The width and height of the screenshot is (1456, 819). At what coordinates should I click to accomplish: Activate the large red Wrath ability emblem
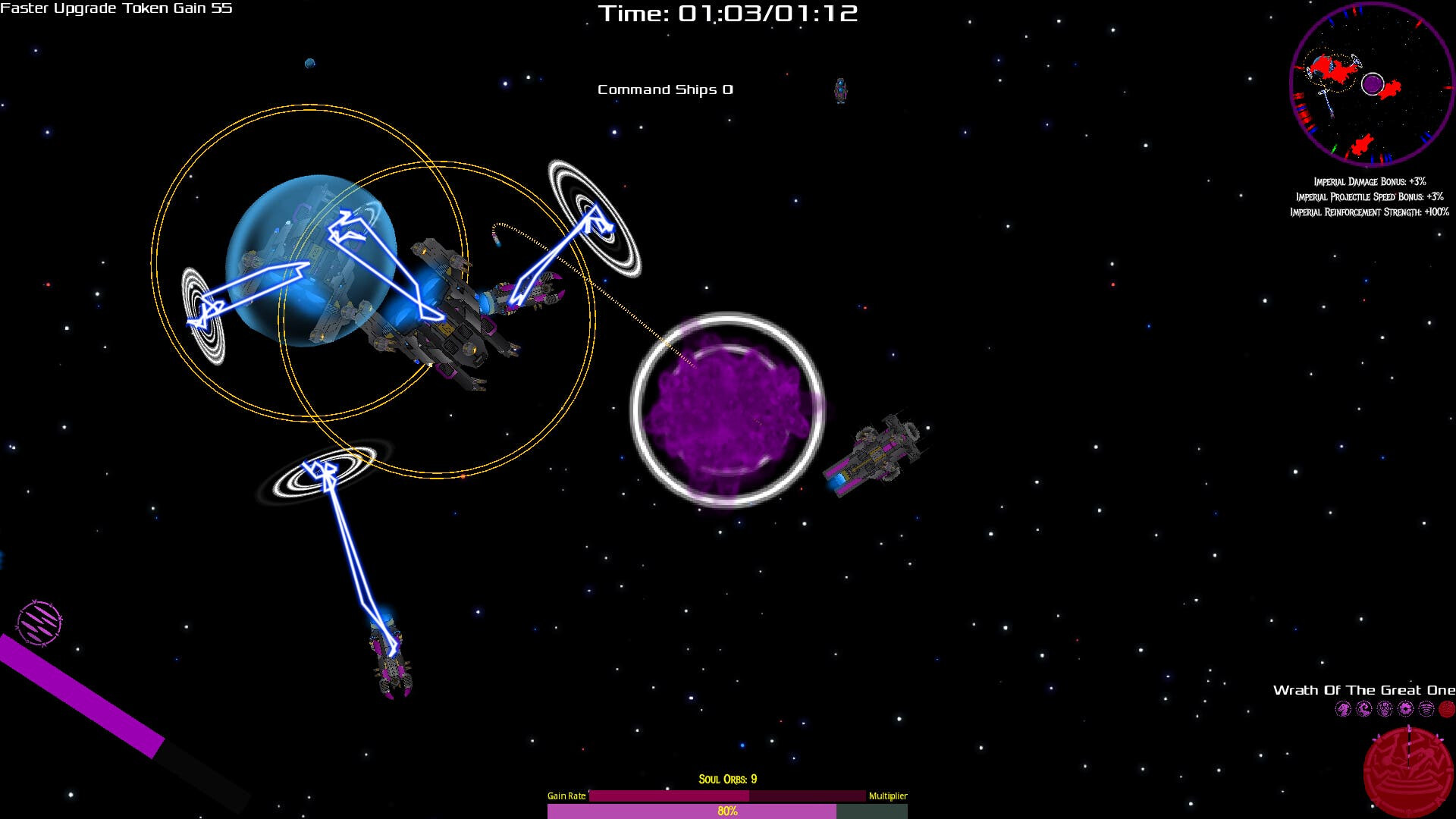pyautogui.click(x=1408, y=772)
